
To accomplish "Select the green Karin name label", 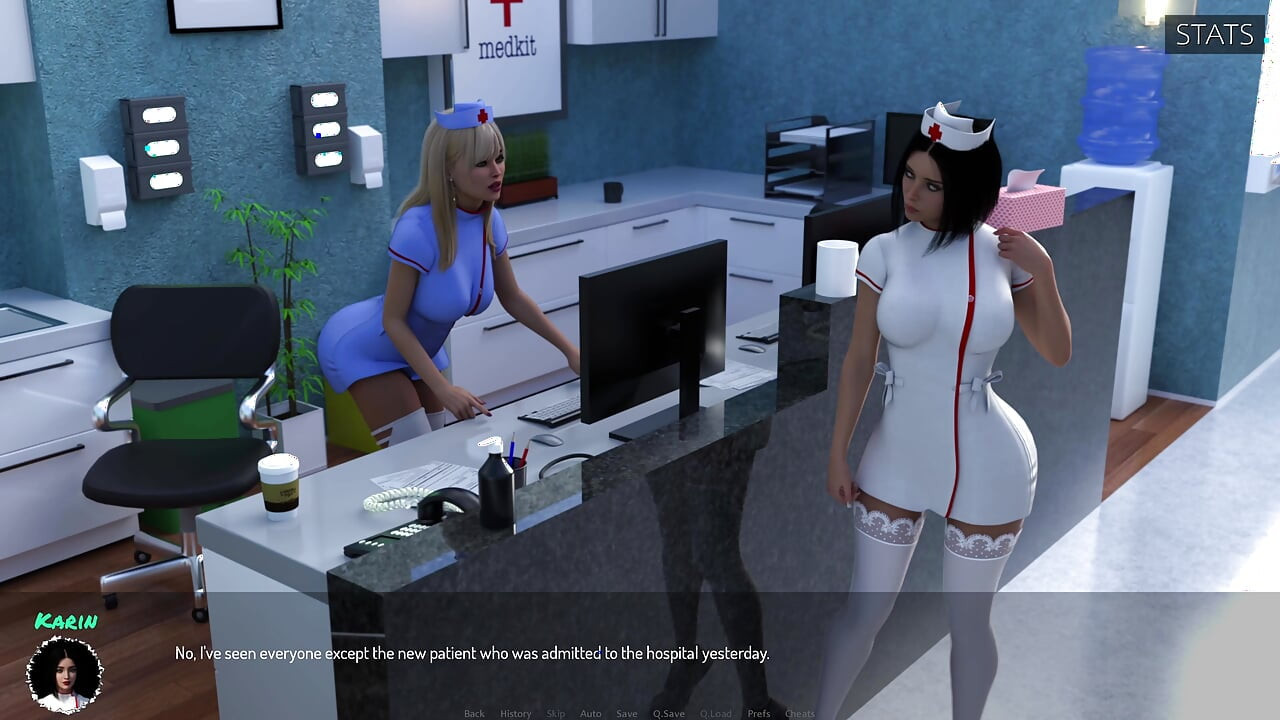I will [66, 620].
